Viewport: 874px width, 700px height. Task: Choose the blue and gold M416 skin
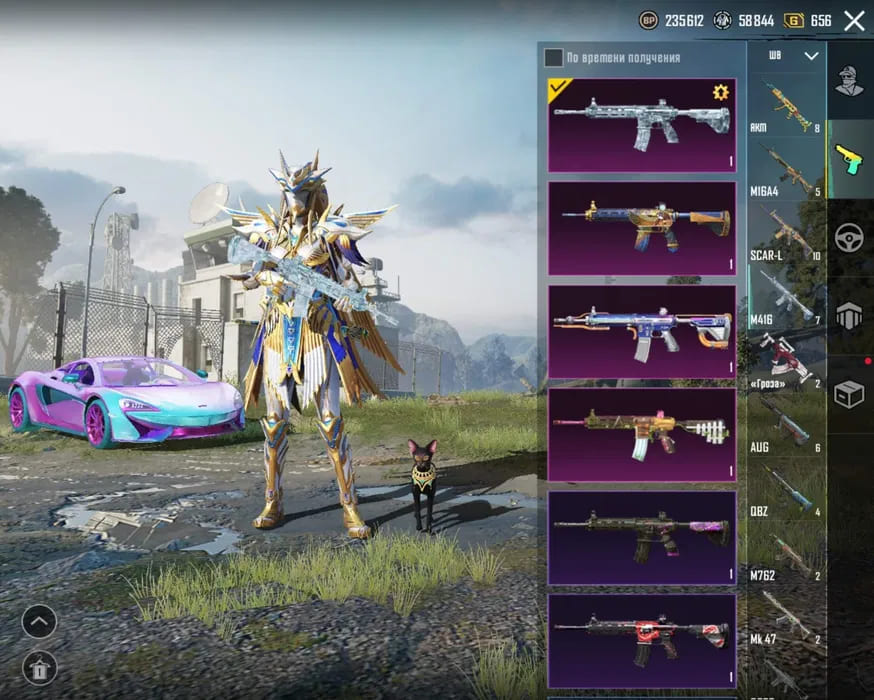[x=641, y=229]
